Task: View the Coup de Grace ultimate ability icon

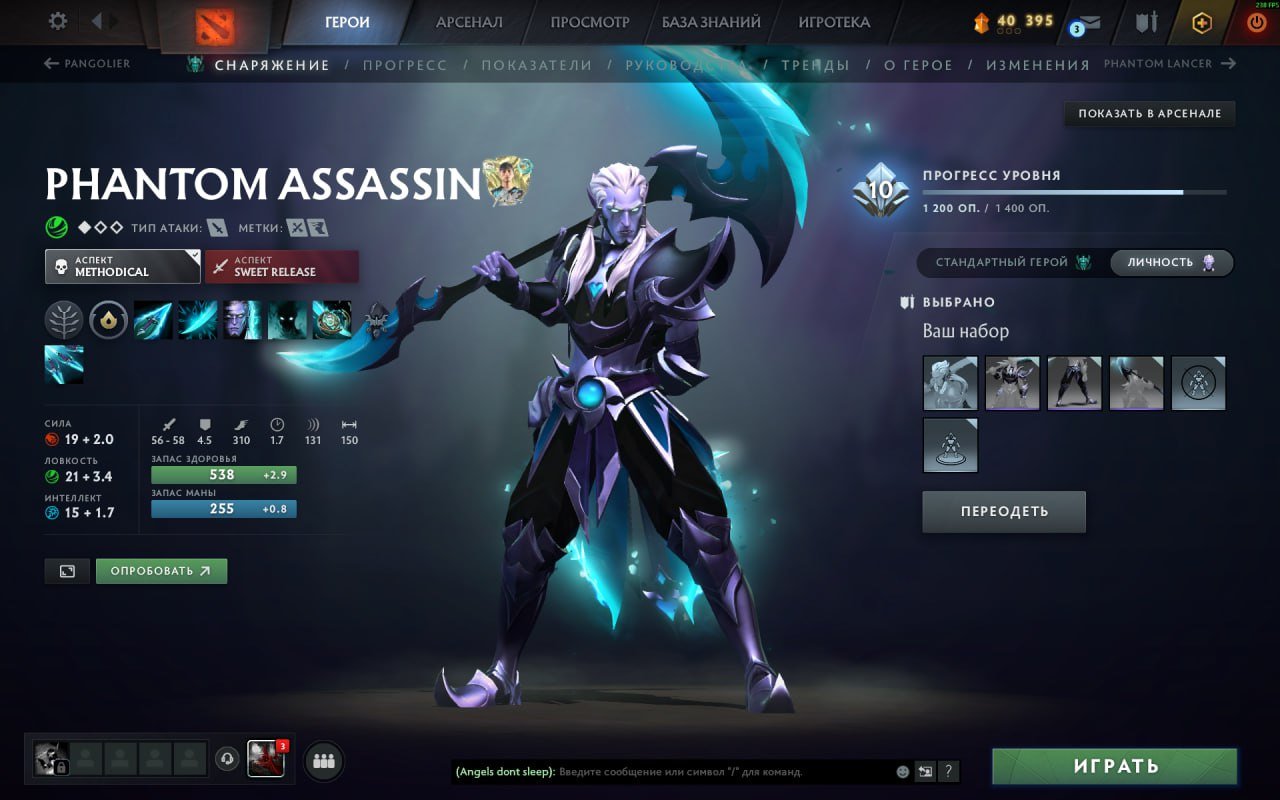Action: pos(332,320)
